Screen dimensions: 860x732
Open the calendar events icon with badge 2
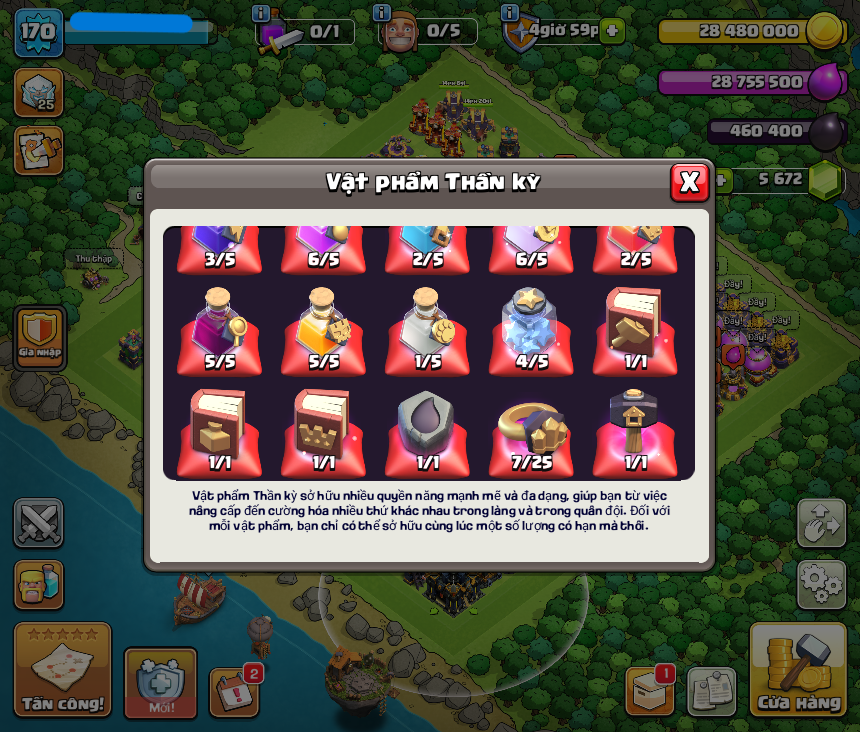pyautogui.click(x=235, y=691)
